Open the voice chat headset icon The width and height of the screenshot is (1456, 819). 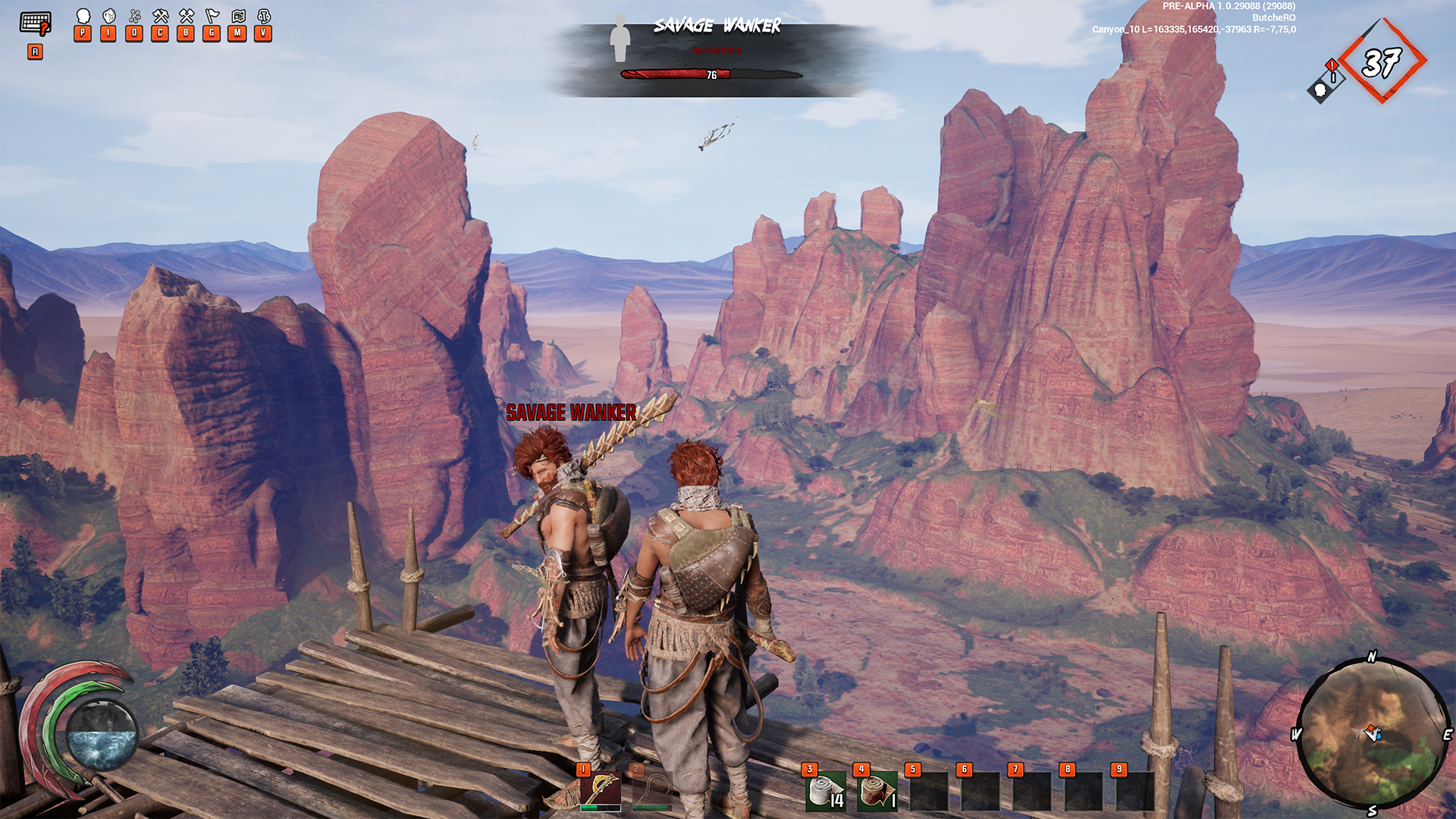coord(264,17)
